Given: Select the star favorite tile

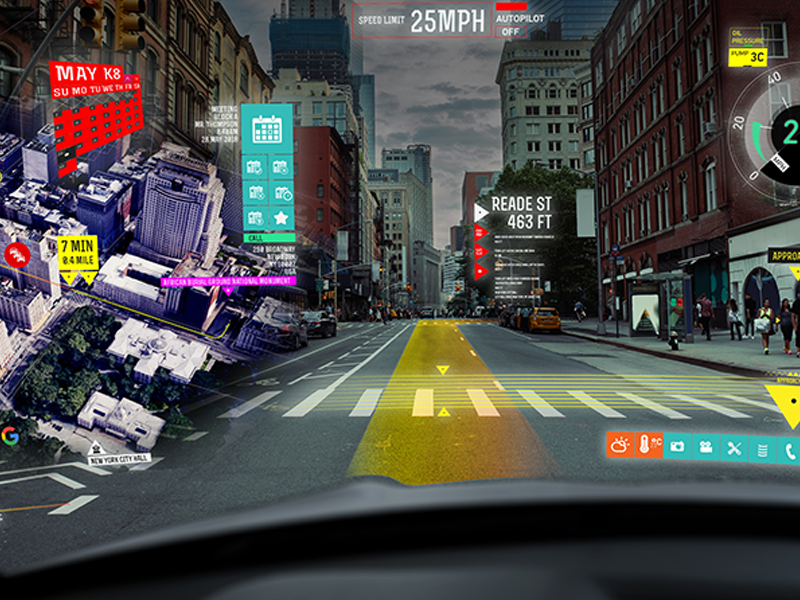Looking at the screenshot, I should click(x=282, y=217).
